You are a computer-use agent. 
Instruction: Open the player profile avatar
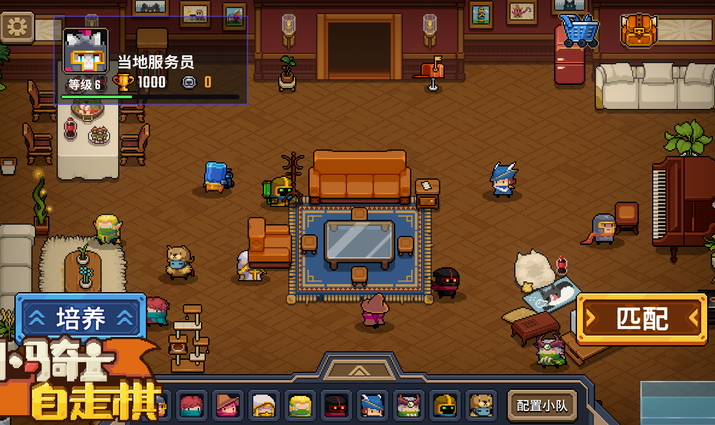point(85,50)
